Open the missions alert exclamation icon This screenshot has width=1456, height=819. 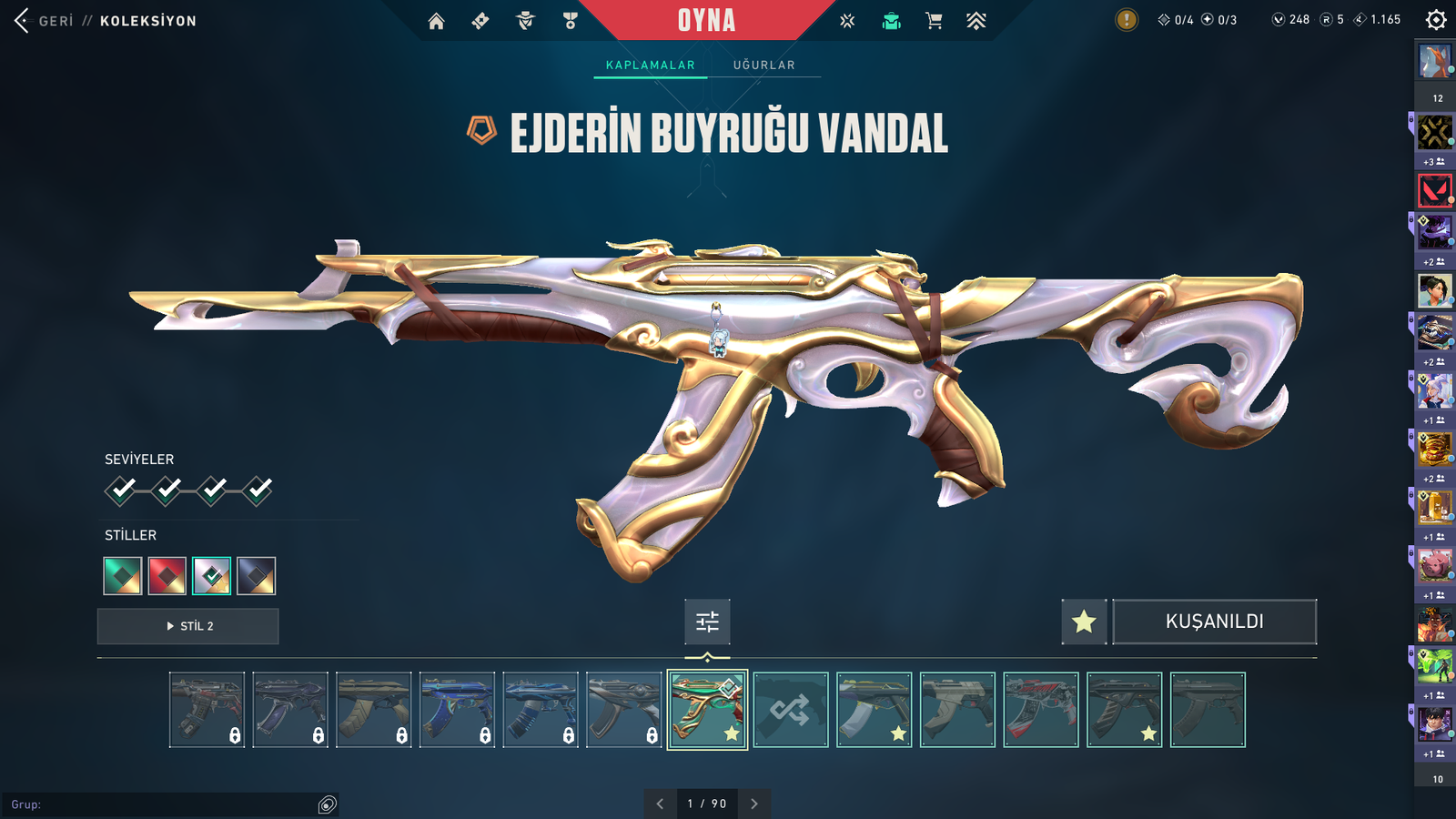pyautogui.click(x=1127, y=20)
